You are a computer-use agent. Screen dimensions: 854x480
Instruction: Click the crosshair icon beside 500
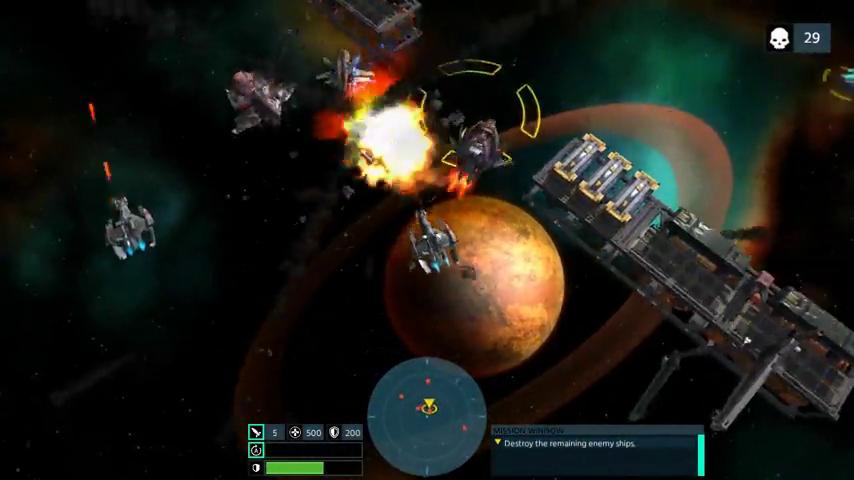[295, 433]
